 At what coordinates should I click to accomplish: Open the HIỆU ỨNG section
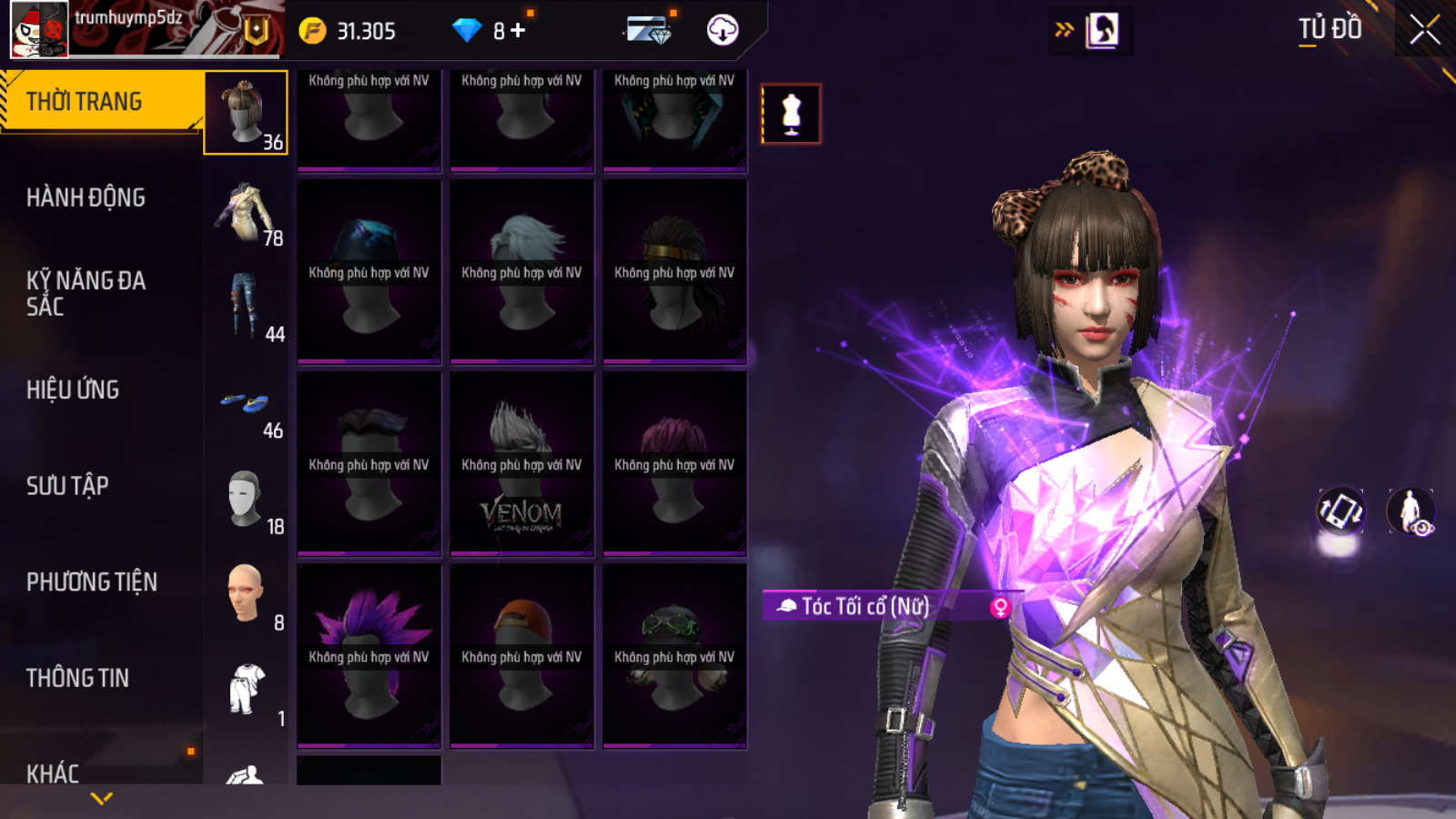tap(73, 389)
